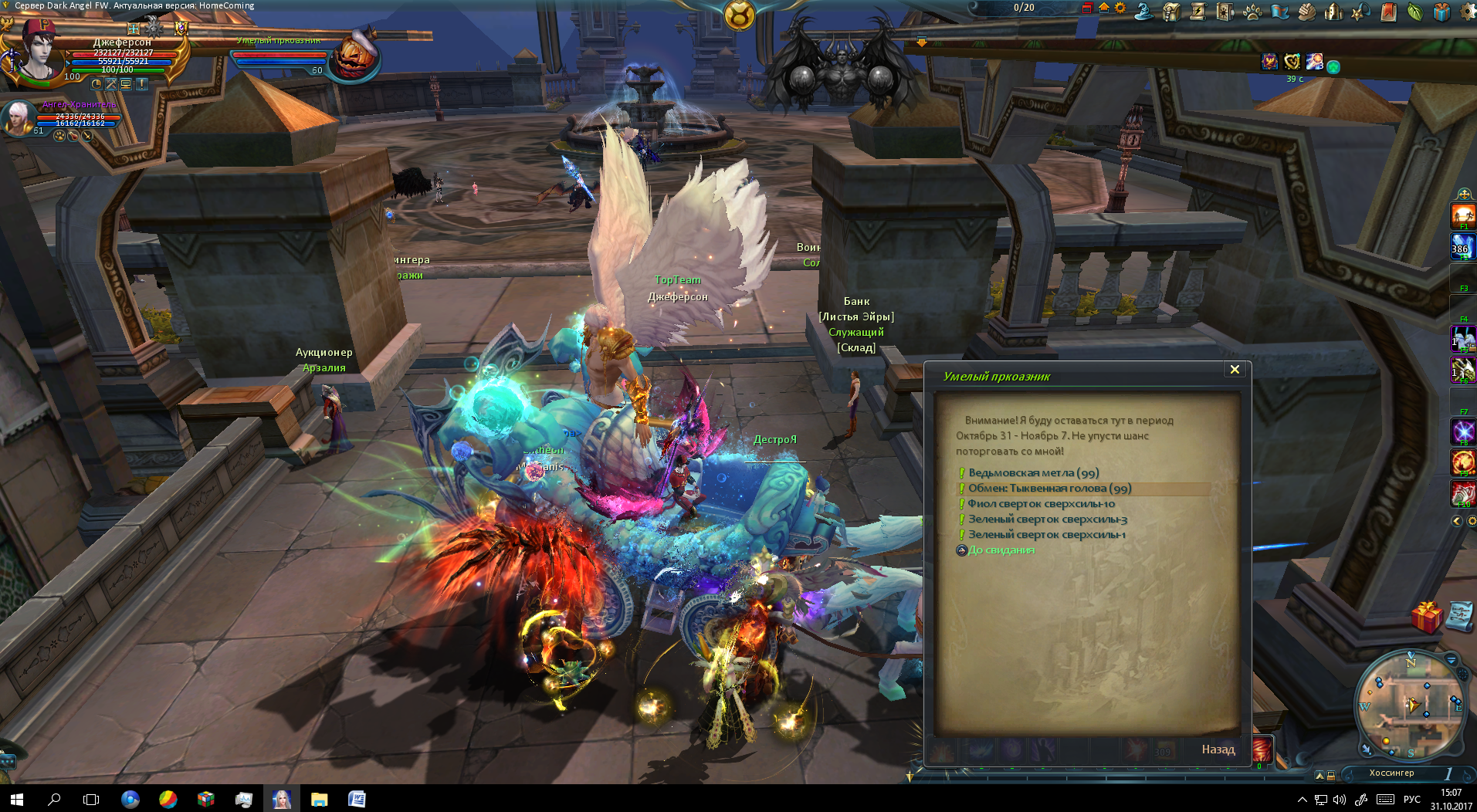
Task: Click the Назад back button
Action: pos(1218,749)
